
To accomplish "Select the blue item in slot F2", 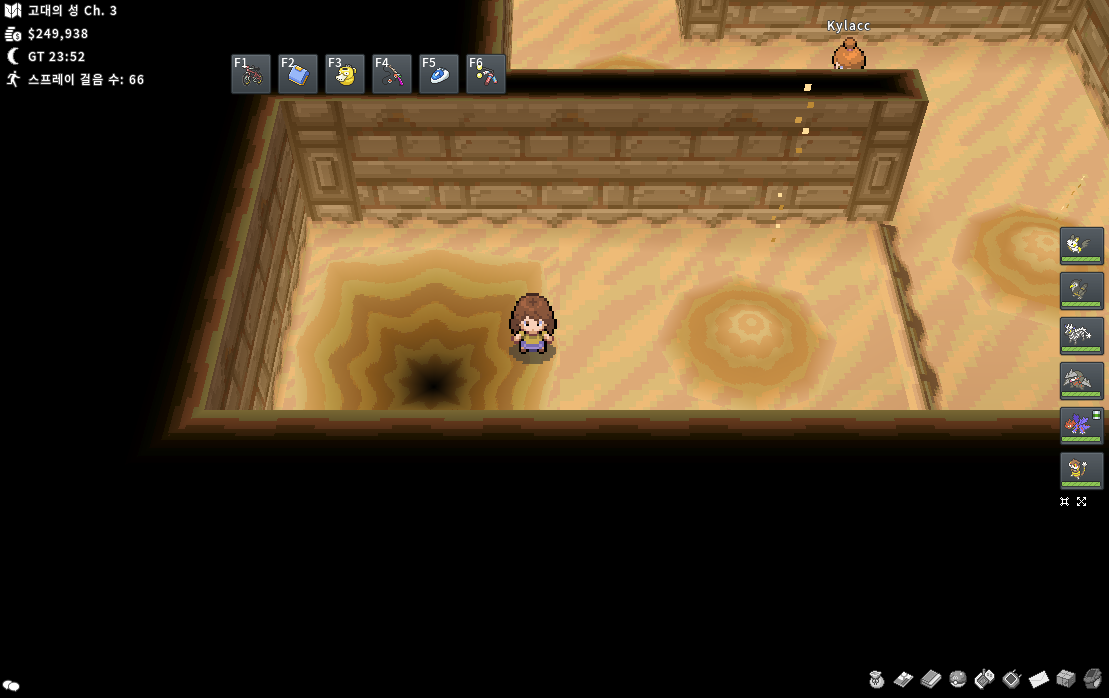I will point(298,74).
